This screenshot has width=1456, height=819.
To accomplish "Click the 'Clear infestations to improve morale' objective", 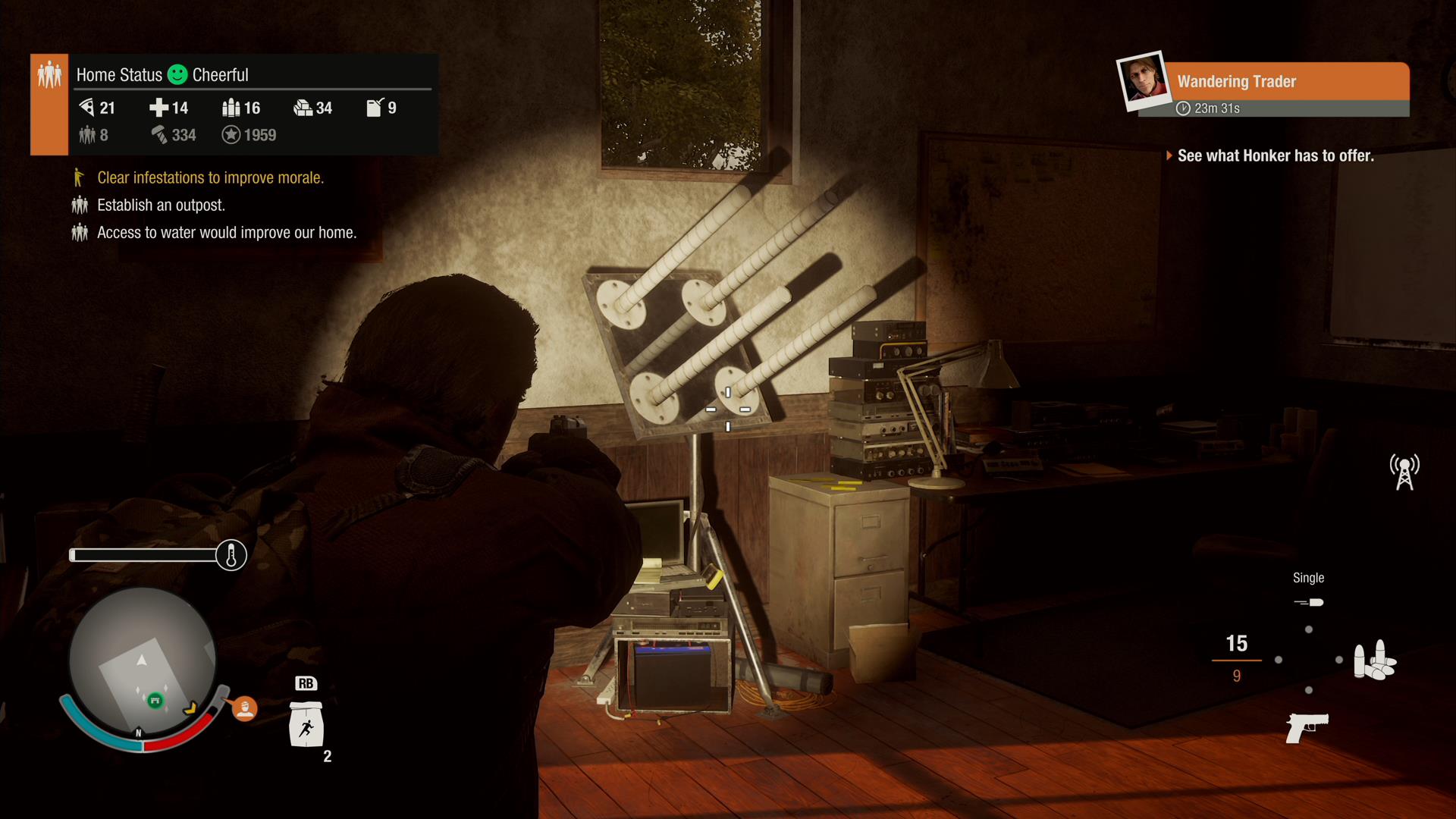I will (x=210, y=177).
